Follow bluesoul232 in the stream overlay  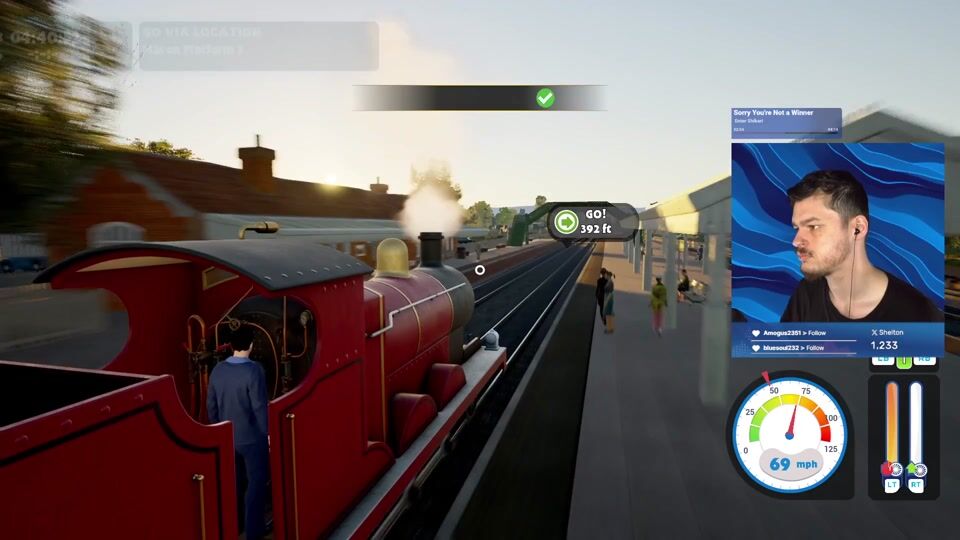794,348
